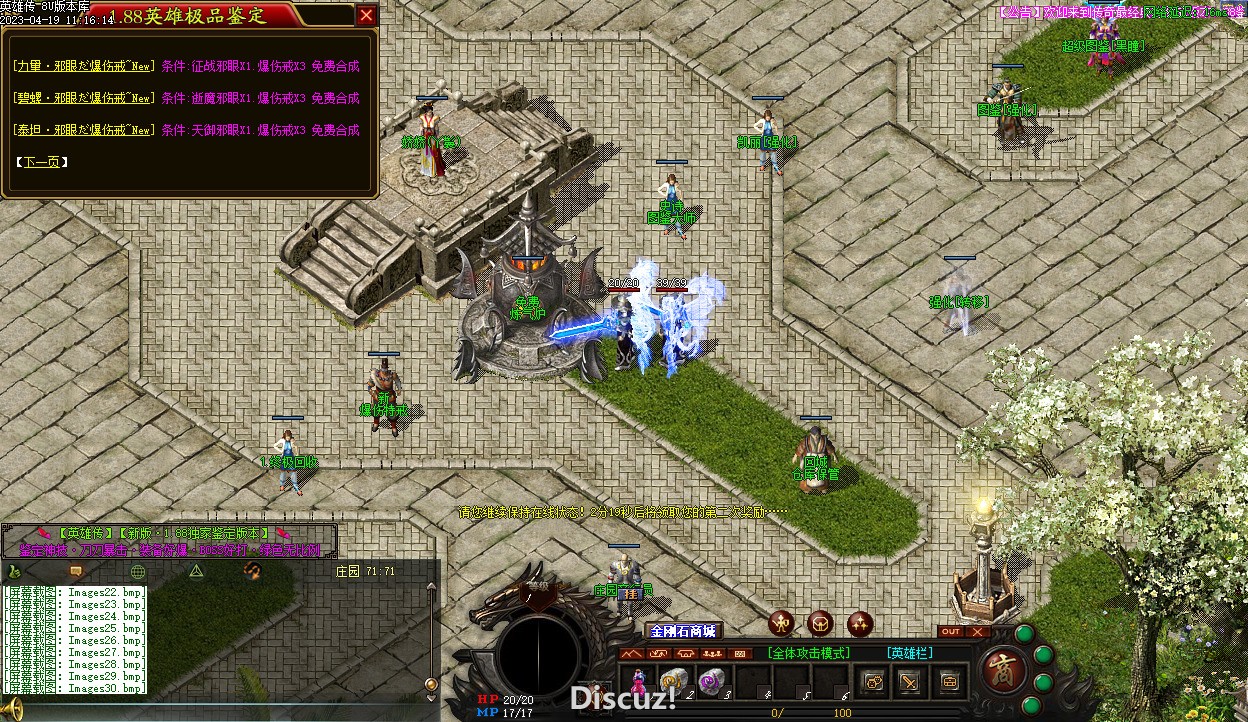Click the dice icon button
This screenshot has height=722, width=1248.
[x=873, y=682]
